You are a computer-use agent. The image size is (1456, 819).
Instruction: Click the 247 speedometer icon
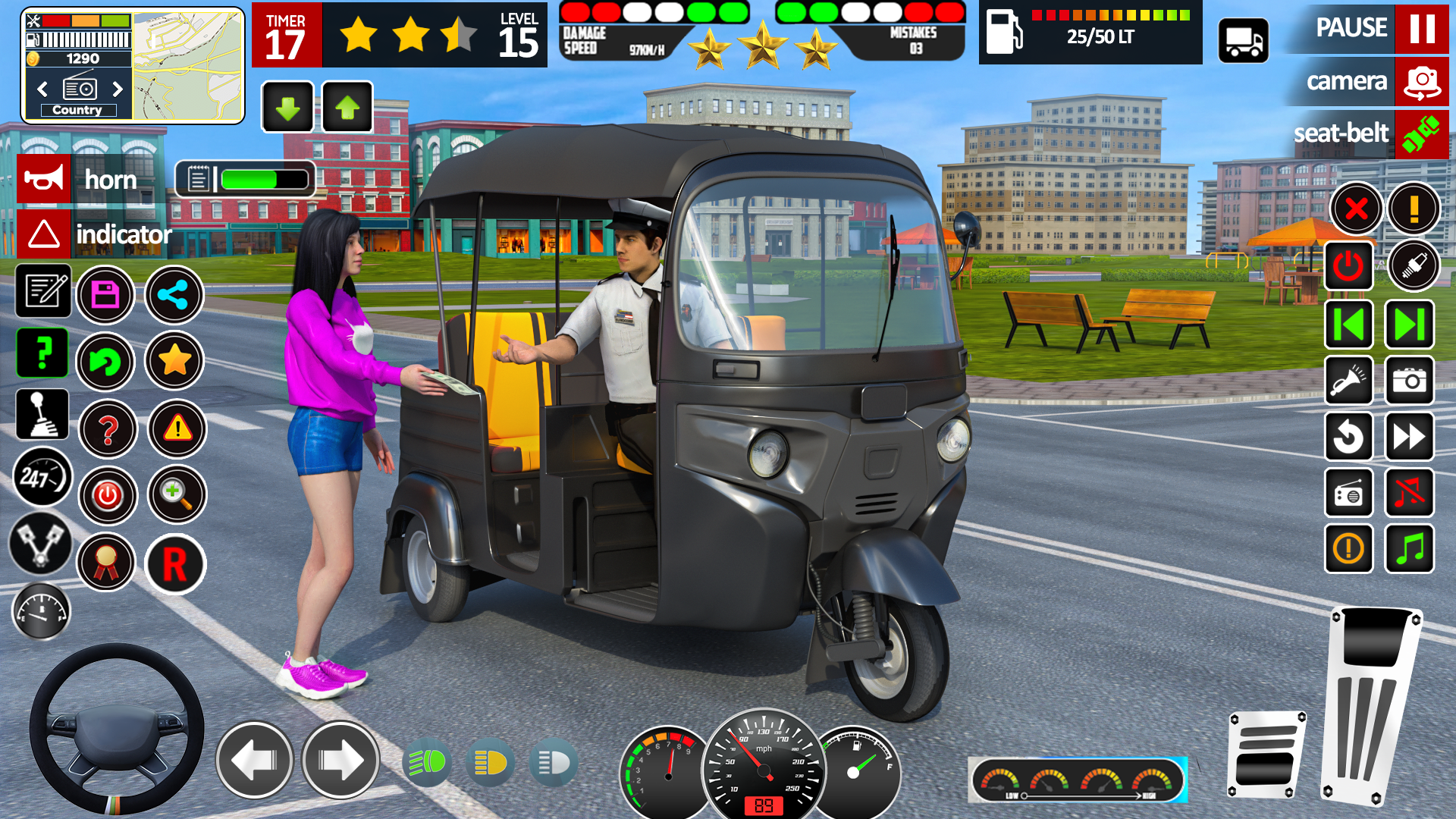[x=42, y=479]
